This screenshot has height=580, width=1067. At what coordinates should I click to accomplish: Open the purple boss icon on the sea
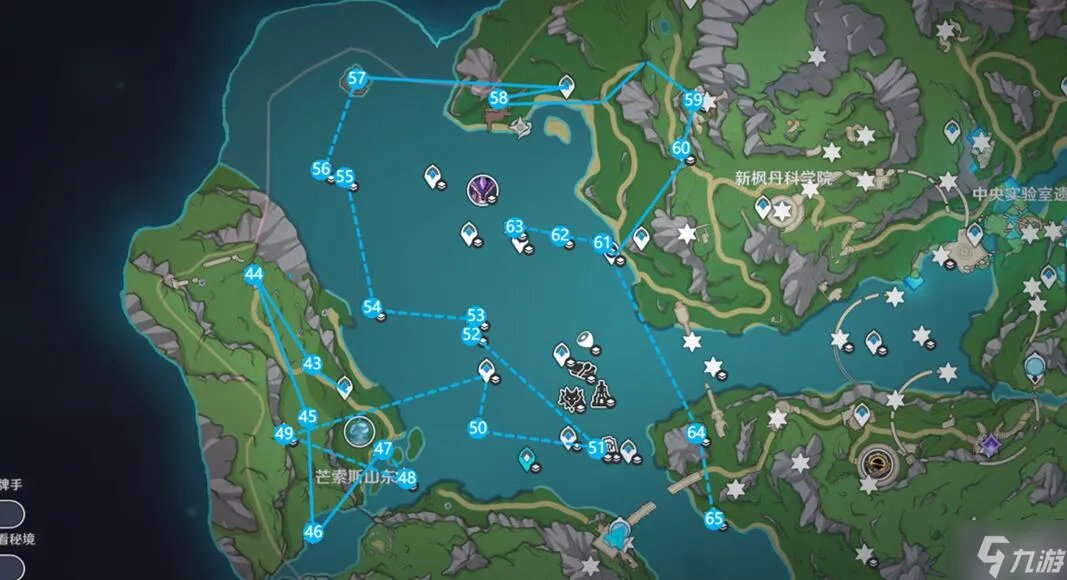482,187
